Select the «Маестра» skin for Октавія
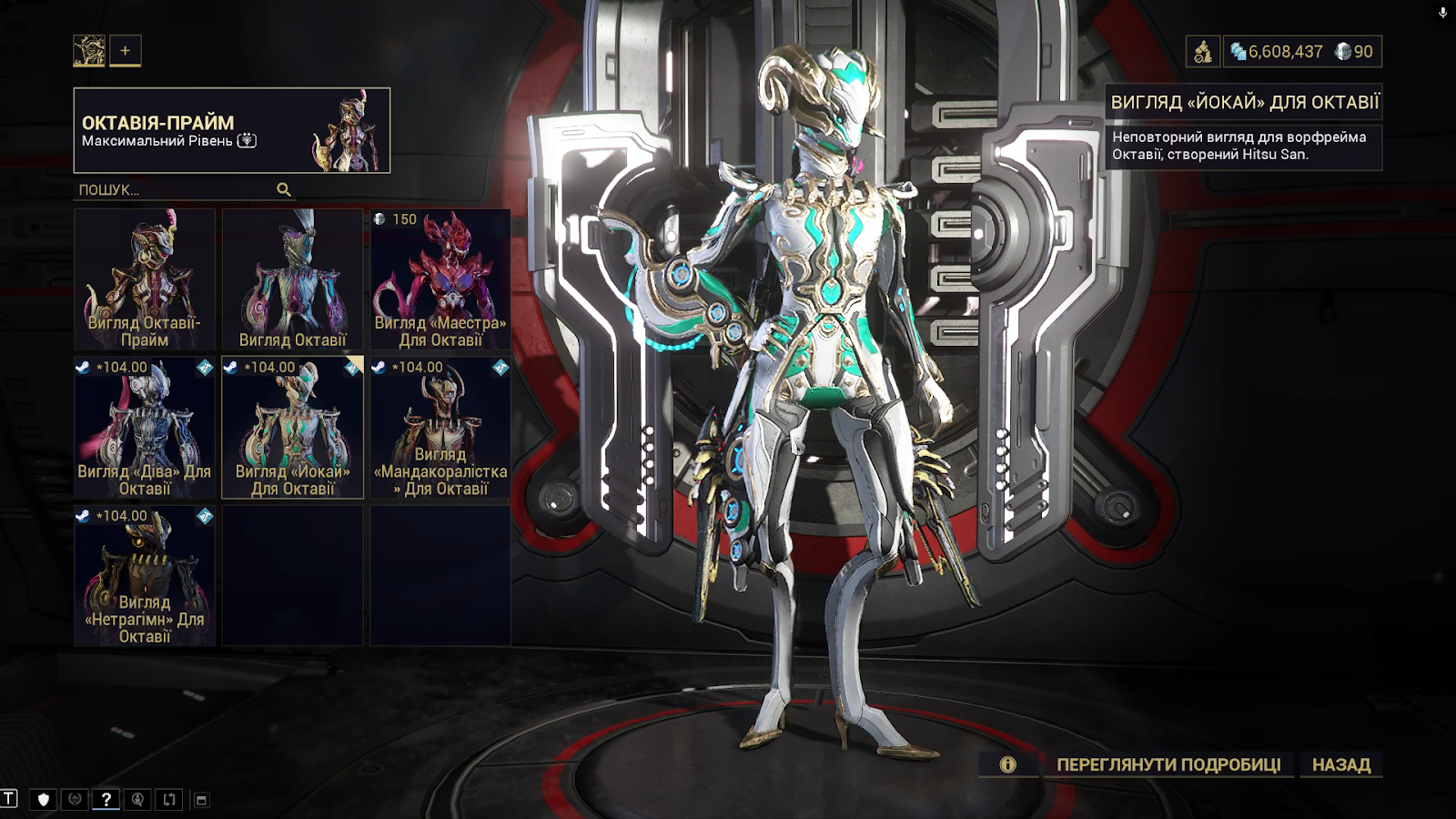This screenshot has width=1456, height=819. [x=440, y=279]
